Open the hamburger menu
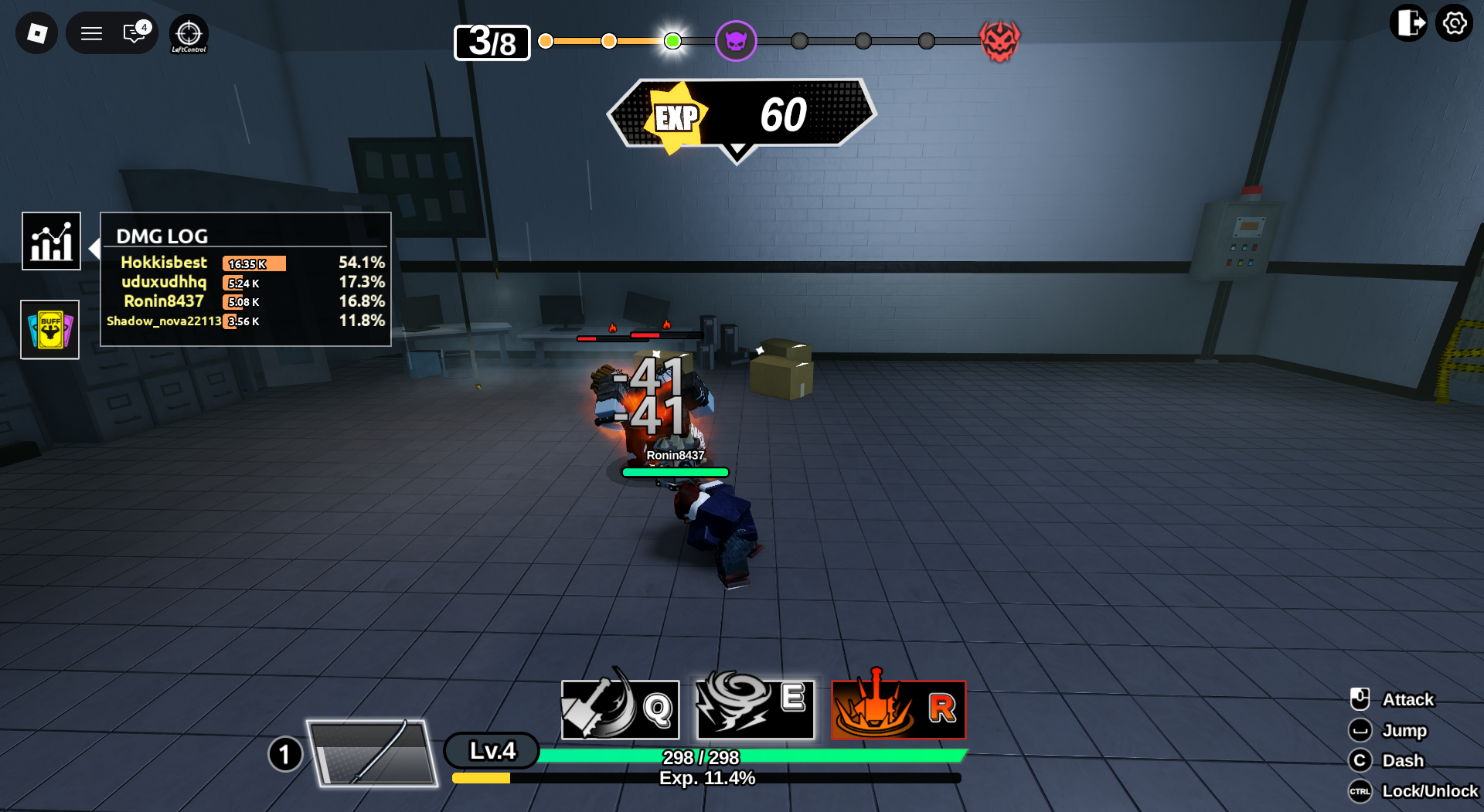Screen dimensions: 1484x812 pos(91,33)
